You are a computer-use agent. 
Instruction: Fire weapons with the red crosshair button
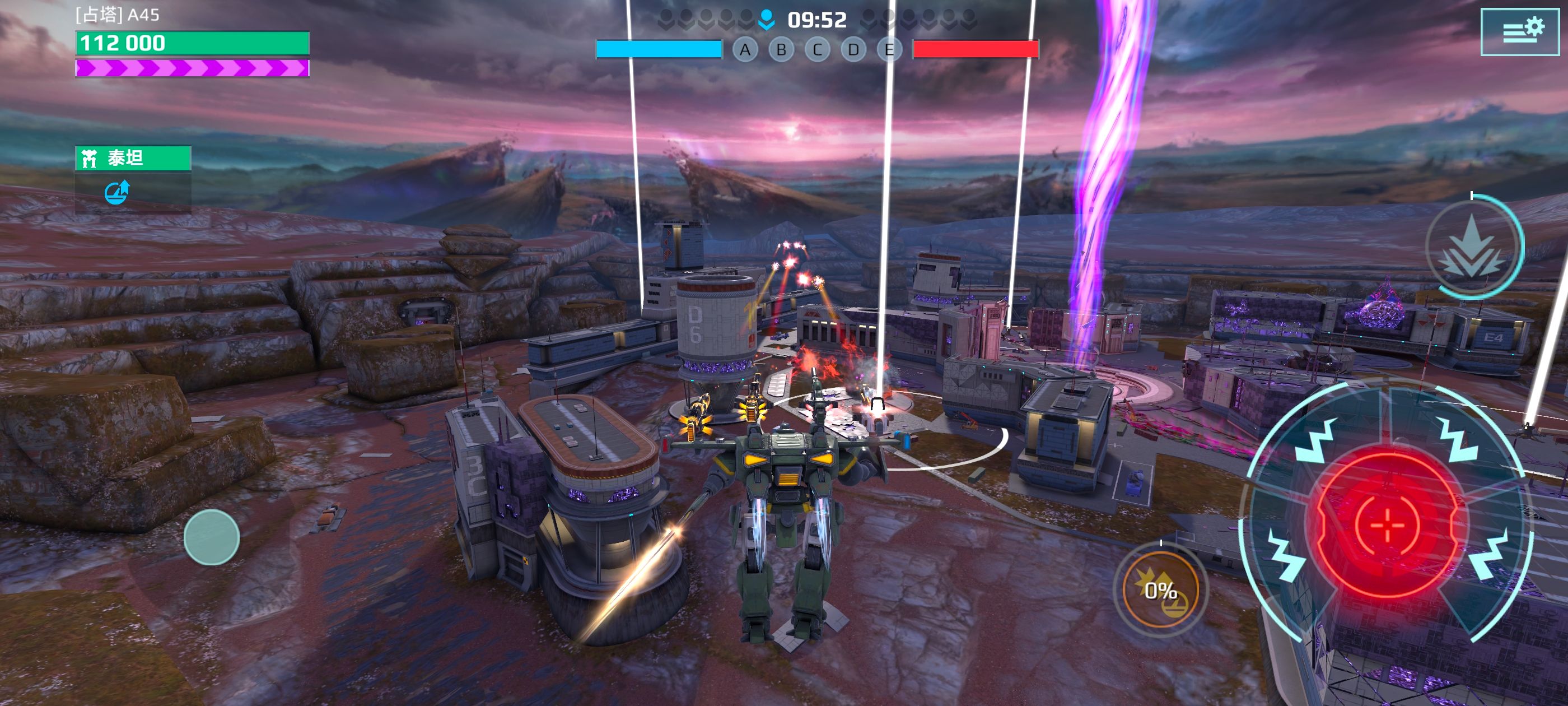click(1387, 524)
